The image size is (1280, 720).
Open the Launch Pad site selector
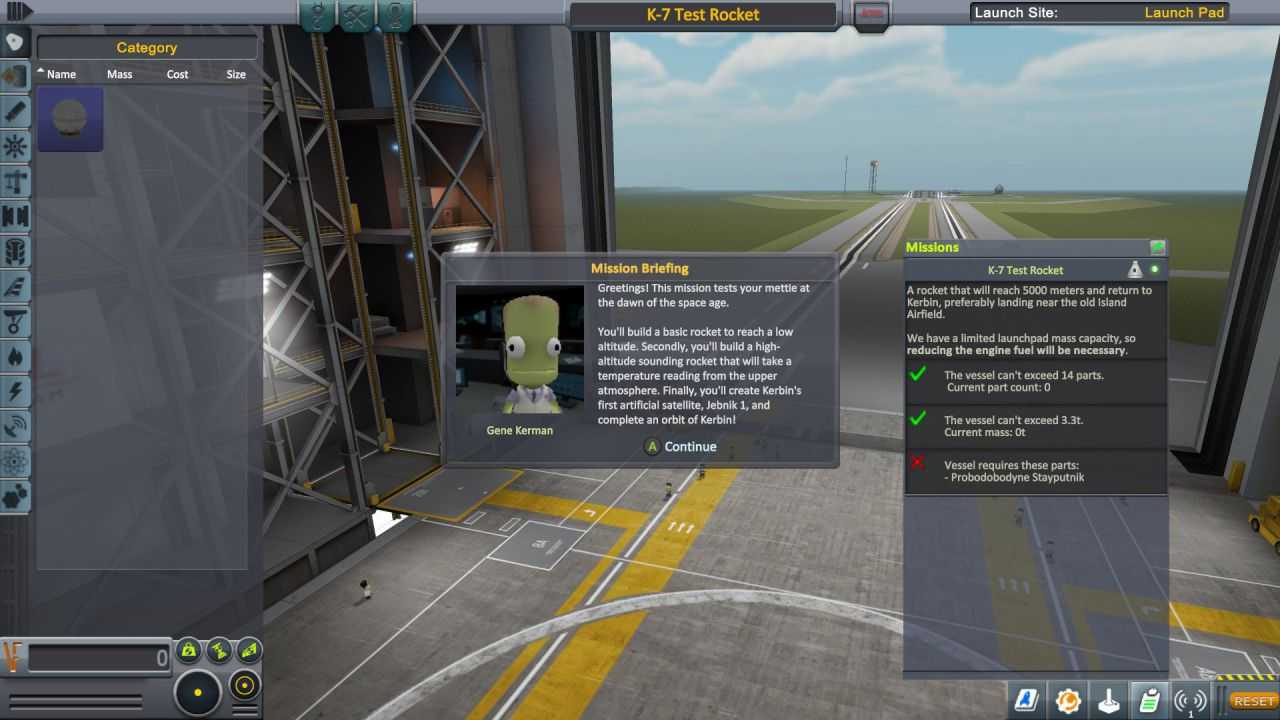[x=1185, y=13]
